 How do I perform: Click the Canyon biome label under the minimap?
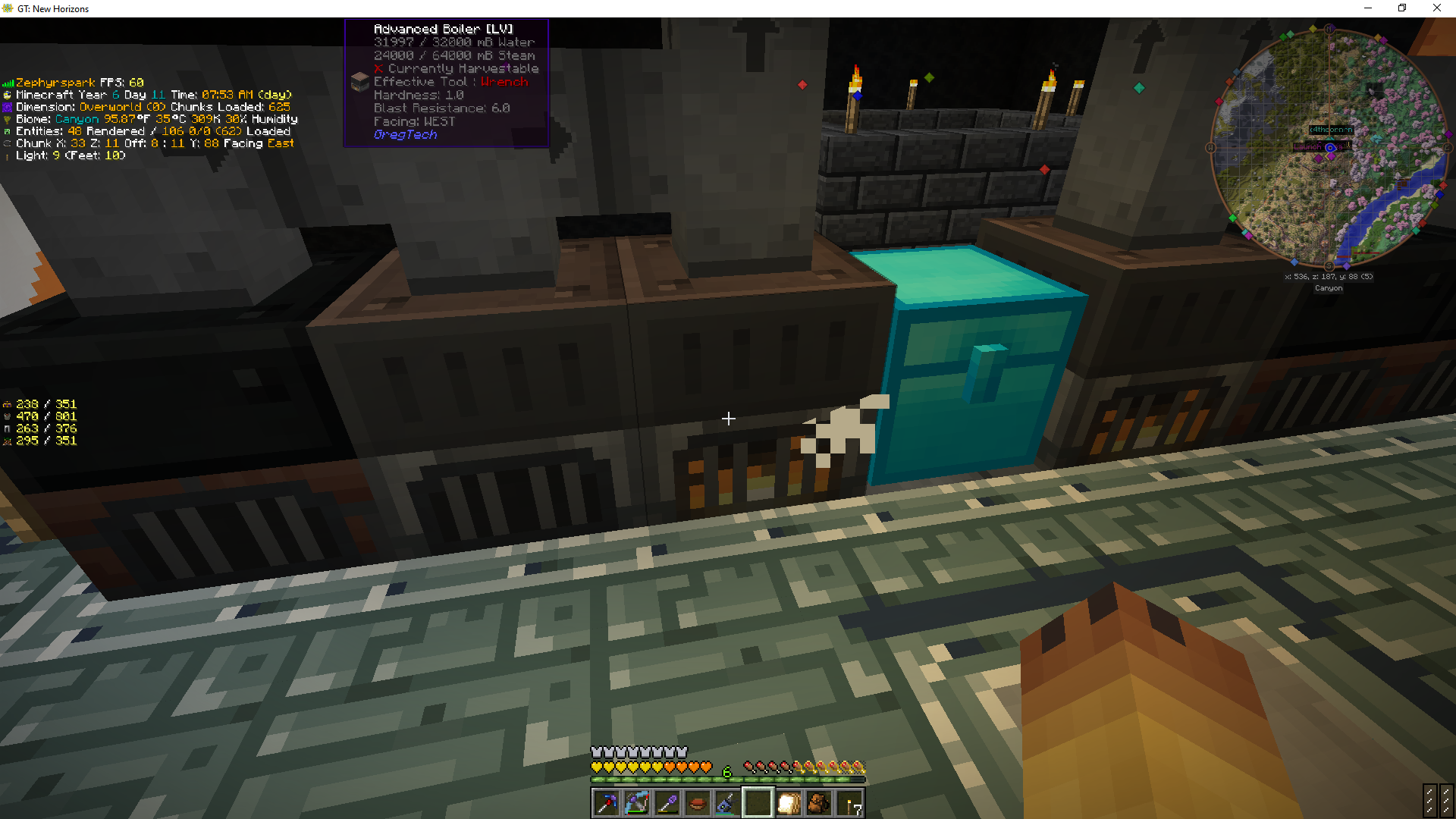point(1328,287)
